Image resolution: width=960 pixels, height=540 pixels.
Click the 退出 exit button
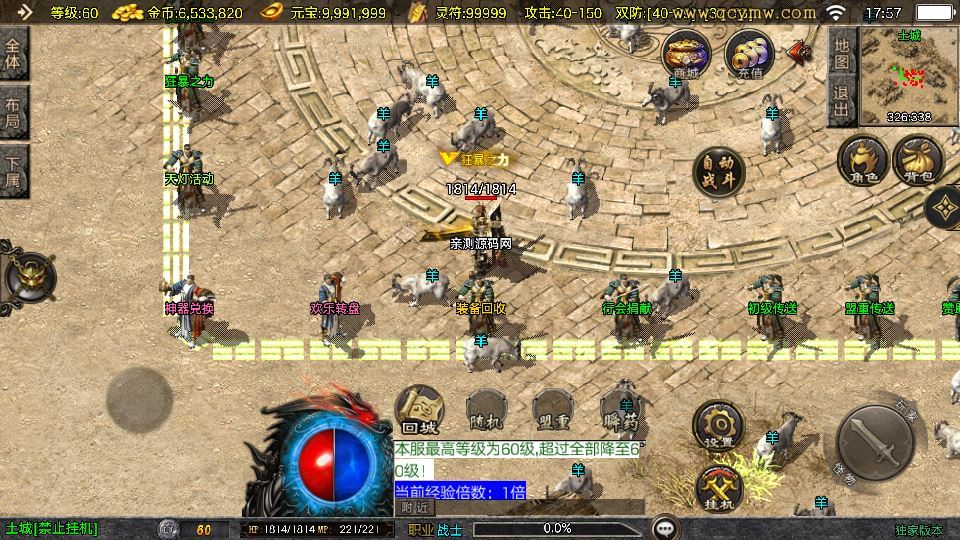point(842,102)
